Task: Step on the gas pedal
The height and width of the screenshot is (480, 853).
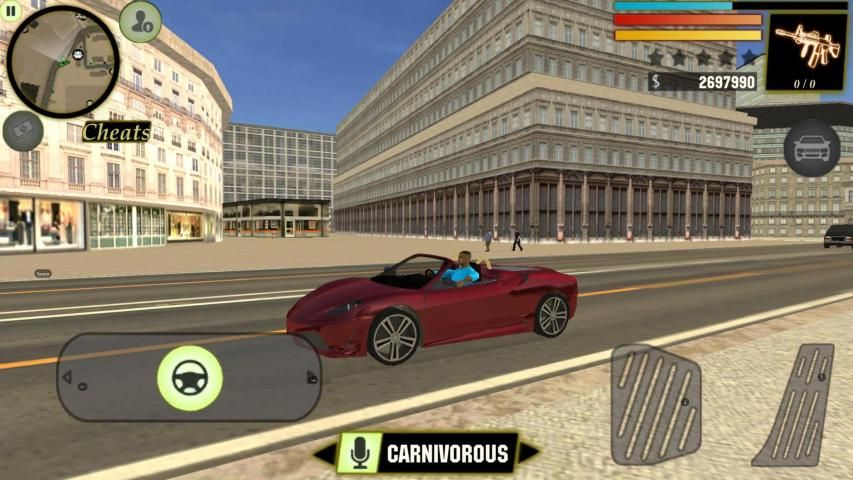Action: (795, 403)
